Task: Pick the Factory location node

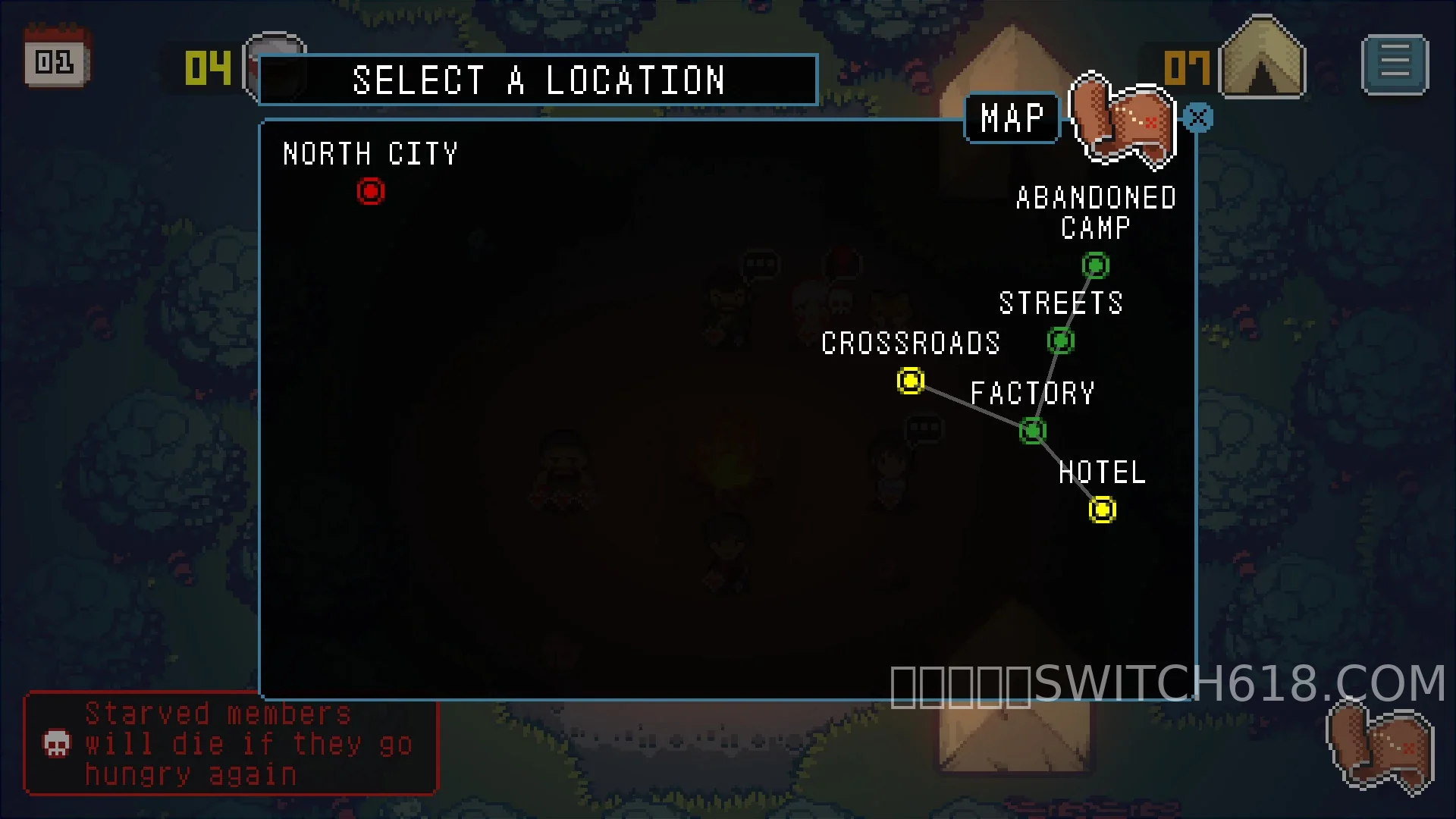Action: 1032,431
